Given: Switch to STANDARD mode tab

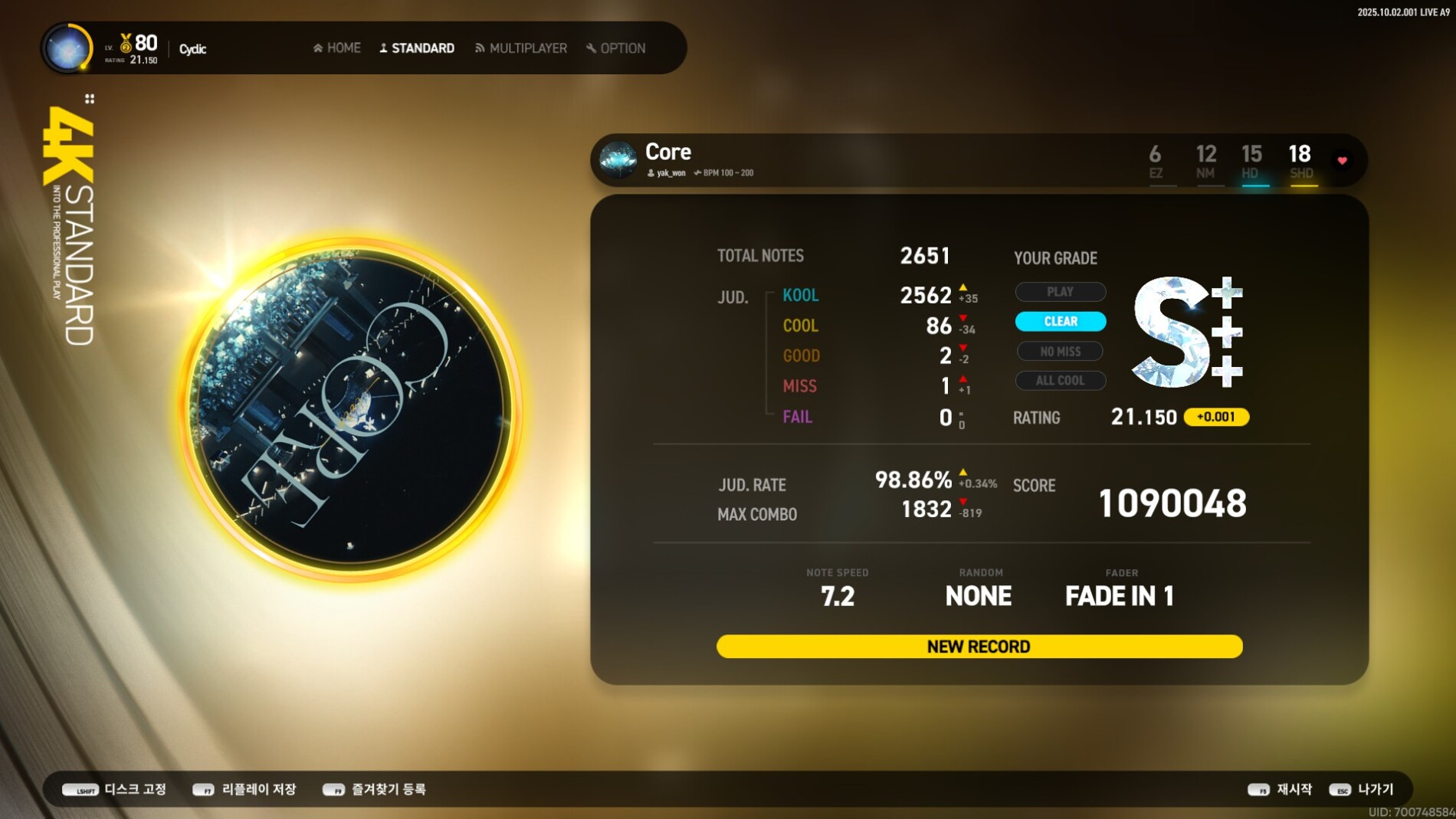Looking at the screenshot, I should (x=417, y=48).
